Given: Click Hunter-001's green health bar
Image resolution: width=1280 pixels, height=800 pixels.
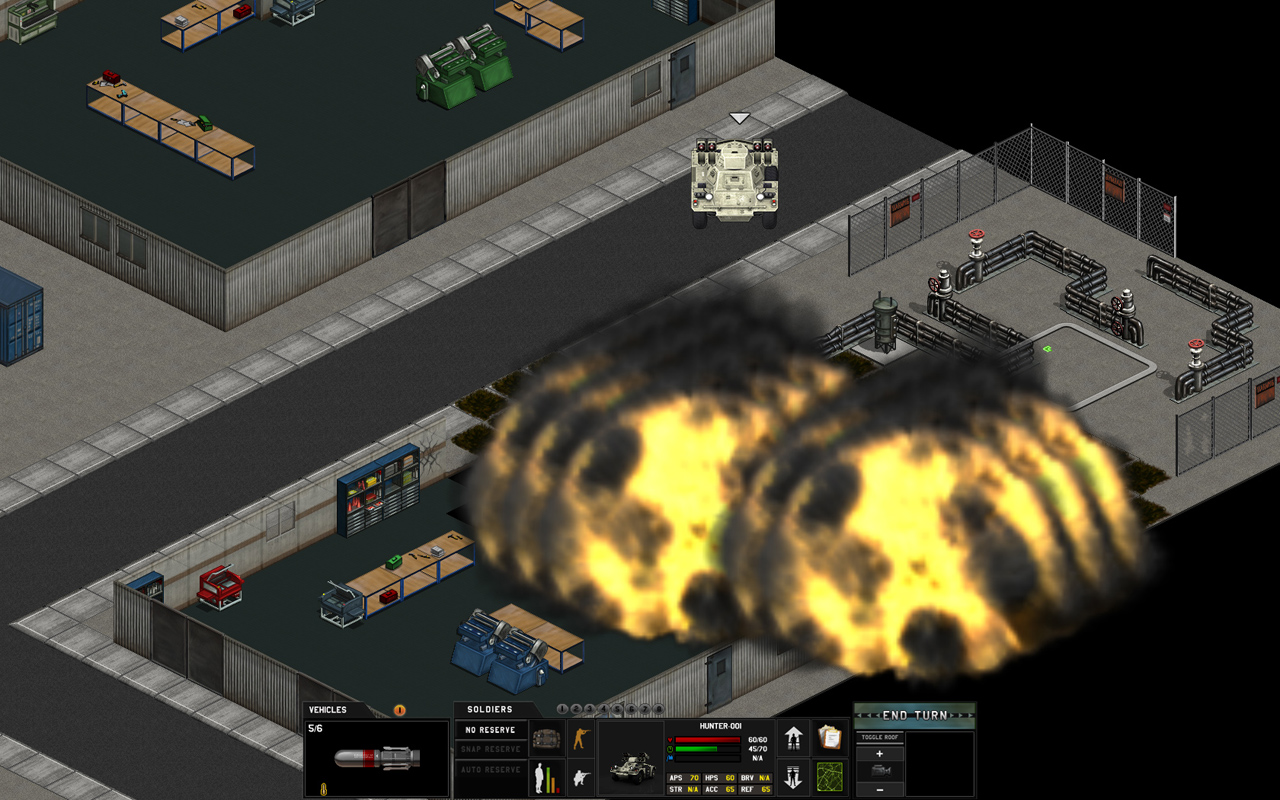Looking at the screenshot, I should (695, 749).
